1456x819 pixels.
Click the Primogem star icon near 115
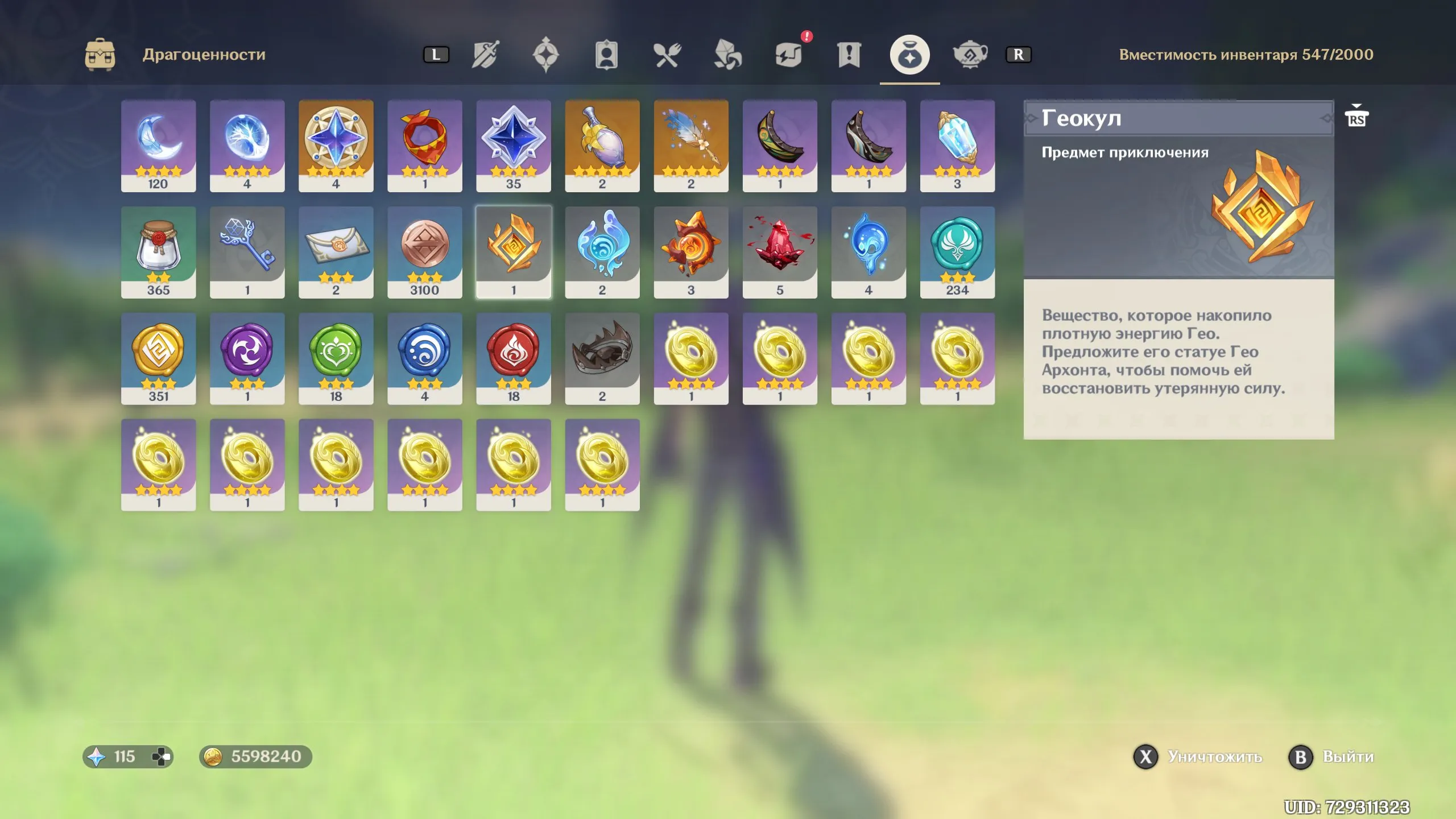tap(97, 756)
